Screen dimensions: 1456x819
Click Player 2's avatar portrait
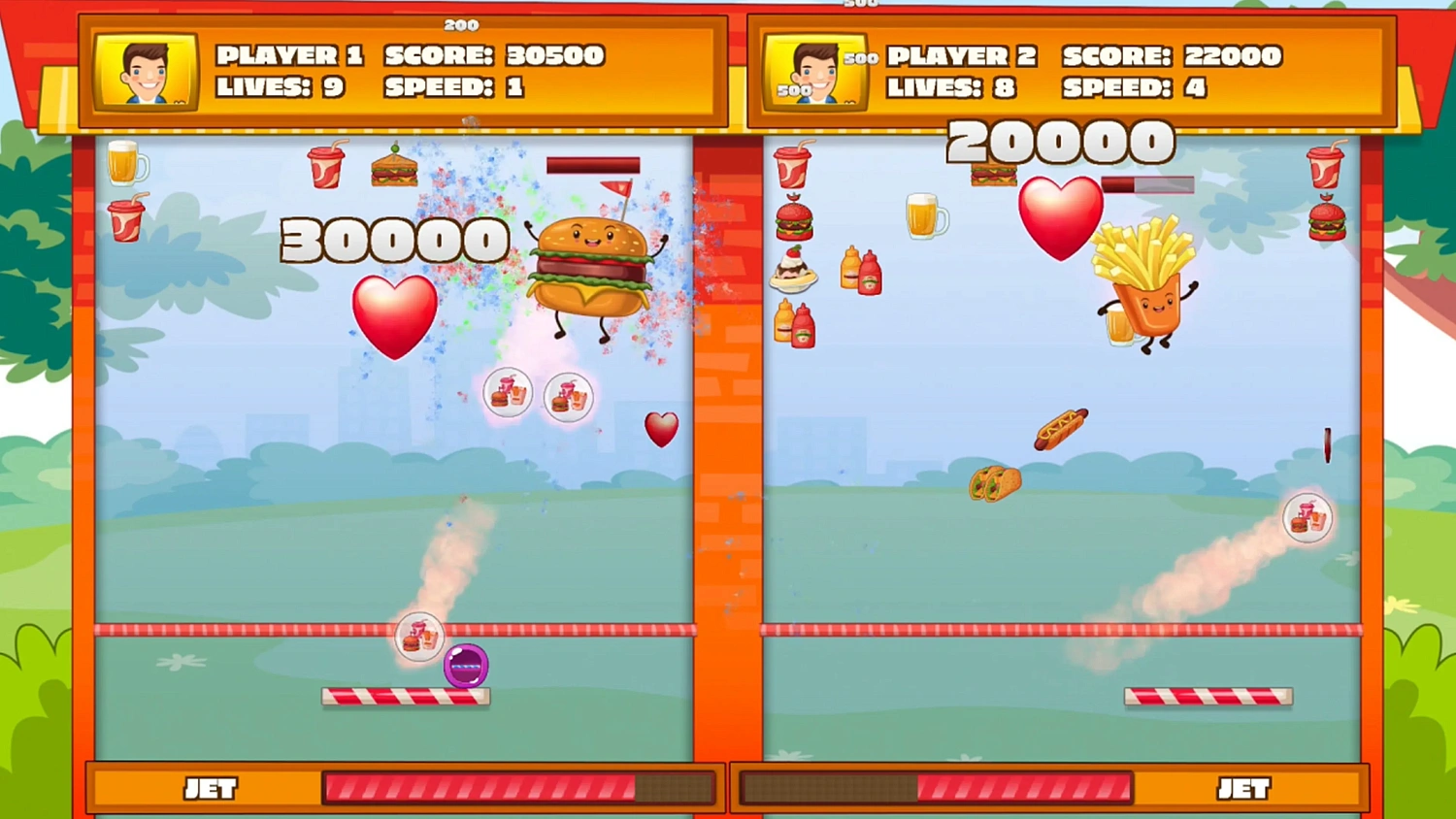(817, 72)
